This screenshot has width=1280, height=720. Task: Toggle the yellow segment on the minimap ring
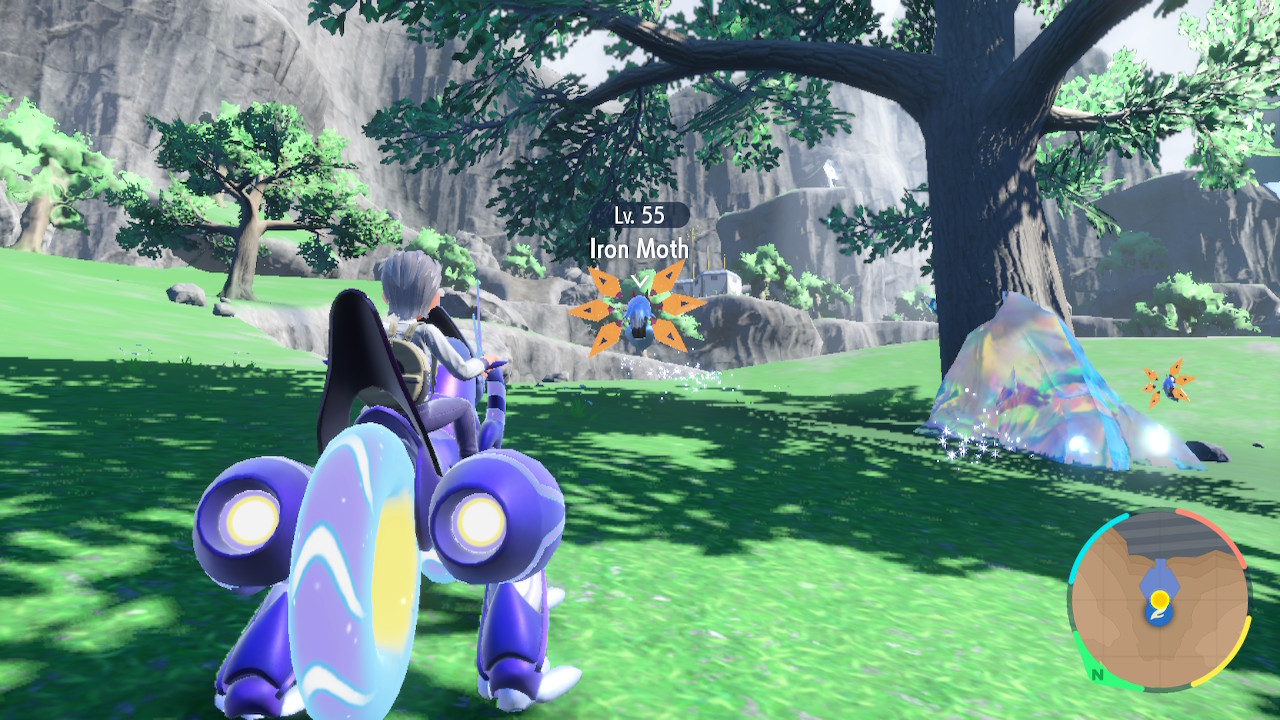click(1242, 647)
